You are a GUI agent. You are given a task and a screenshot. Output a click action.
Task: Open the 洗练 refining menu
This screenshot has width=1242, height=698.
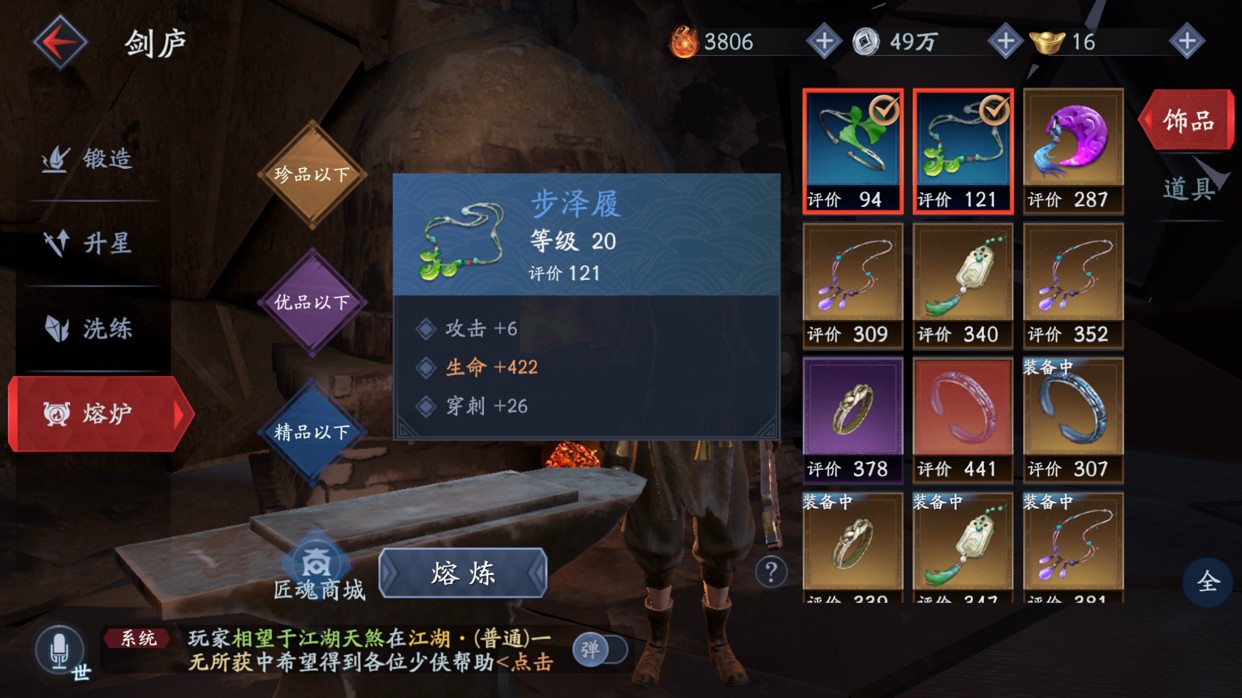coord(88,329)
